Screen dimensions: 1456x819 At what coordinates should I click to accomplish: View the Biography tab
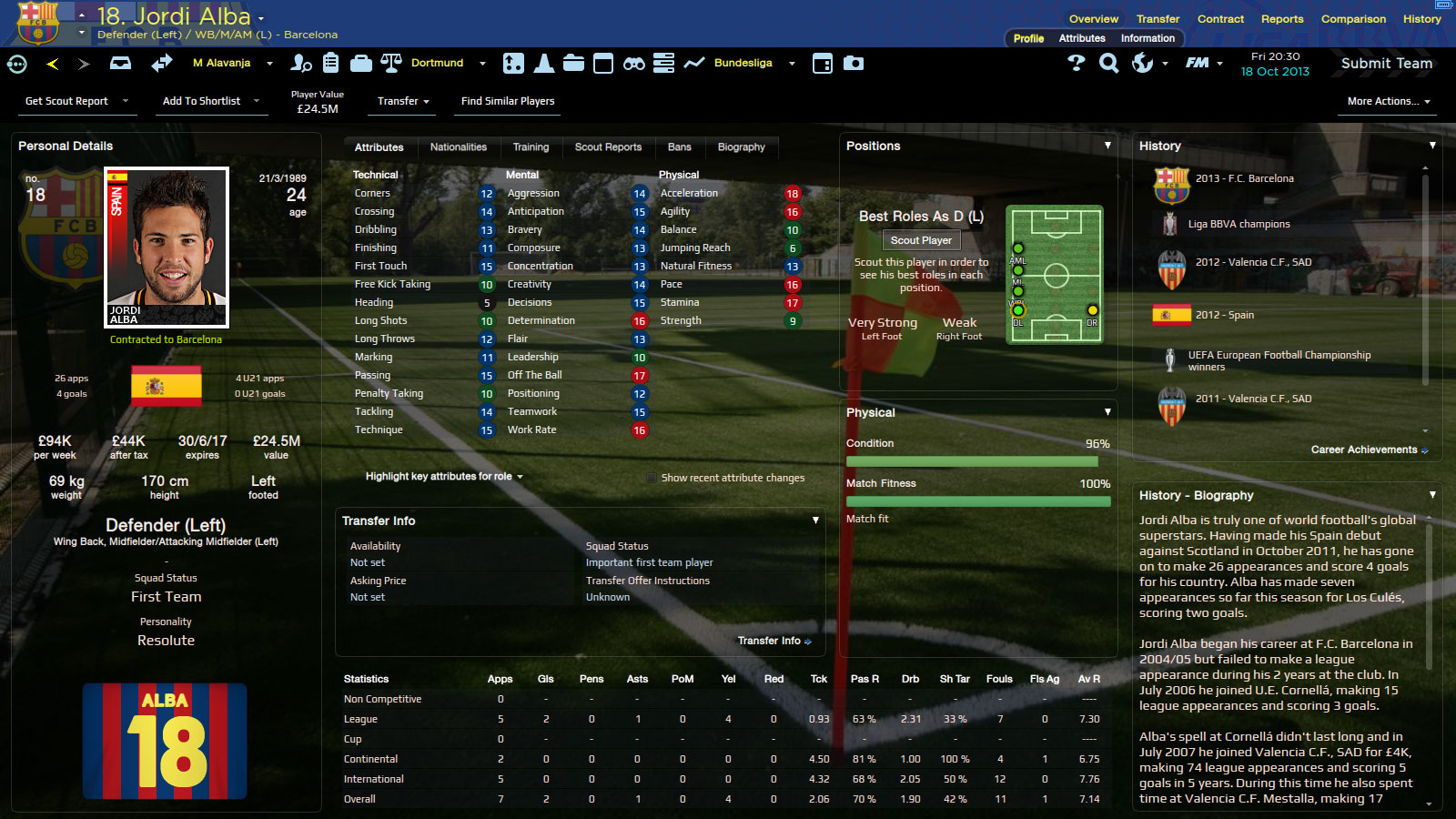click(x=741, y=147)
